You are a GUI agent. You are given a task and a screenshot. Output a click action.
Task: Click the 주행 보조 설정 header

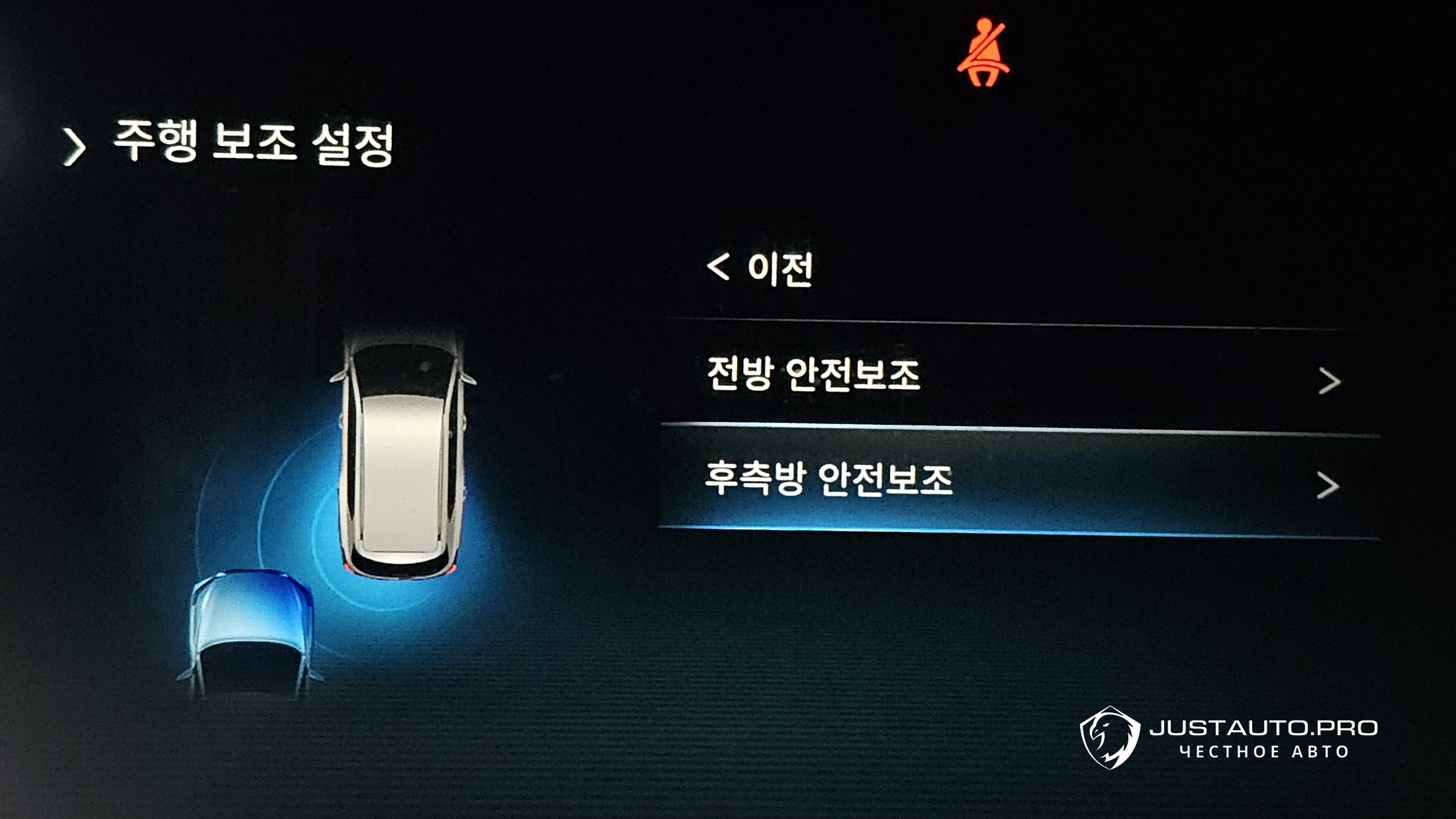point(253,142)
